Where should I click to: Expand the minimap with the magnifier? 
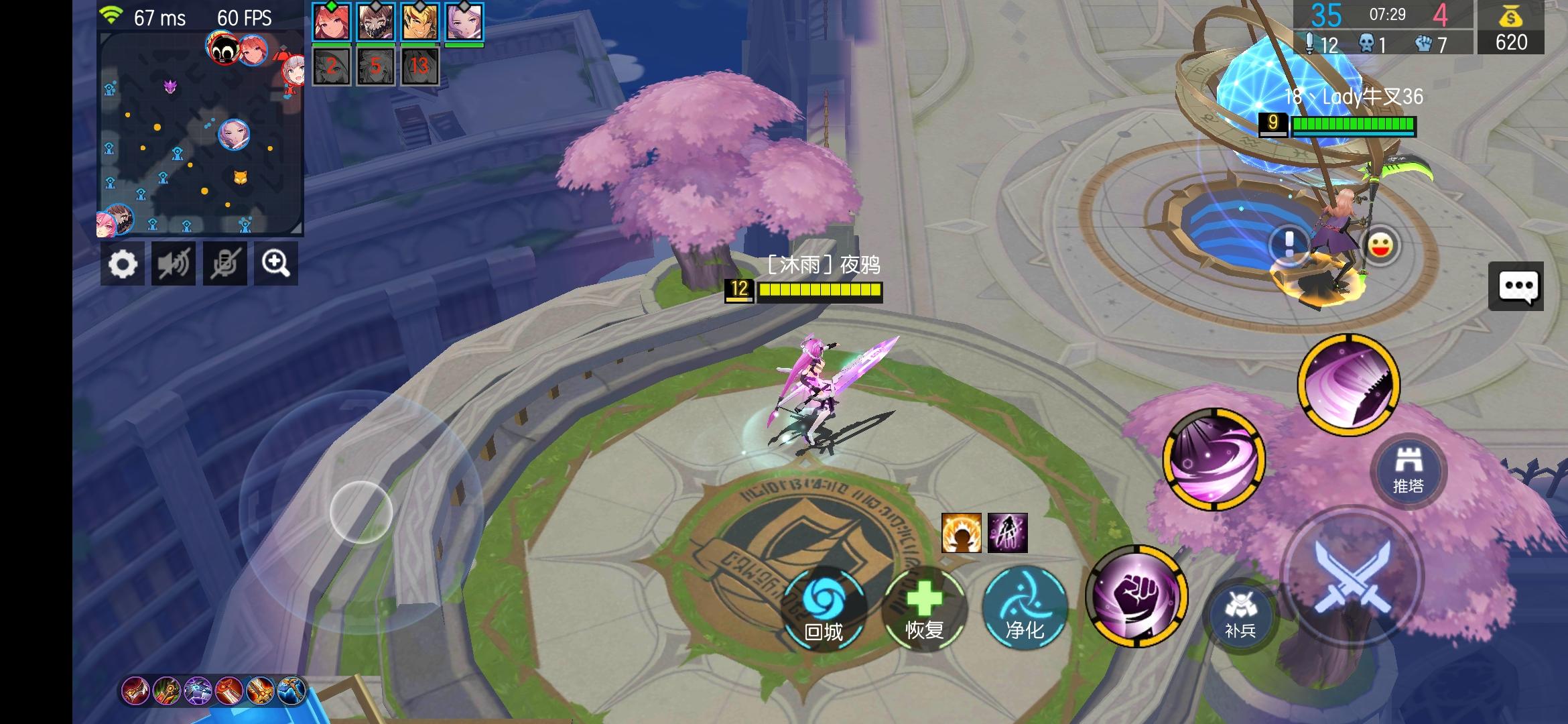tap(276, 263)
